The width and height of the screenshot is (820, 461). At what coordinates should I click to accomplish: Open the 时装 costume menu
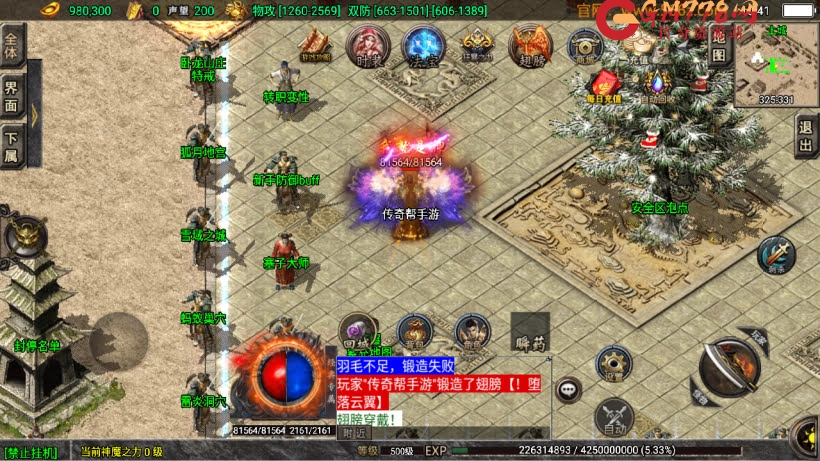(366, 46)
